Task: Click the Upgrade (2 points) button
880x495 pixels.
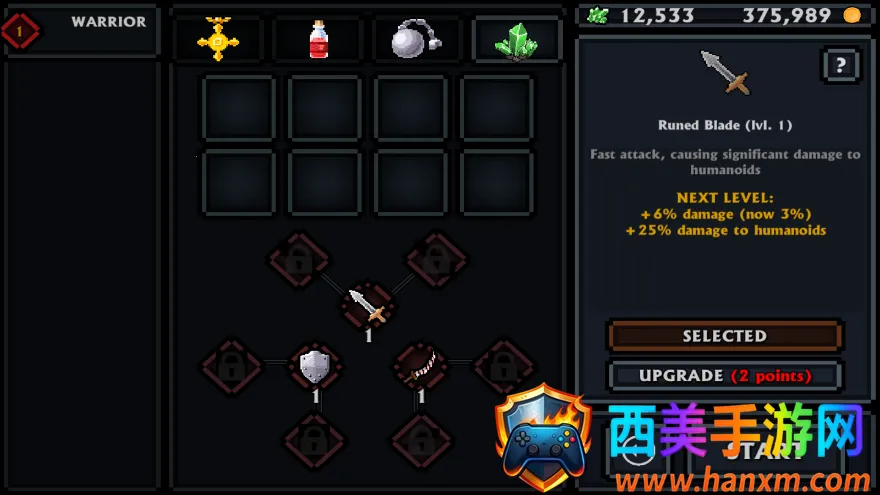Action: coord(725,376)
